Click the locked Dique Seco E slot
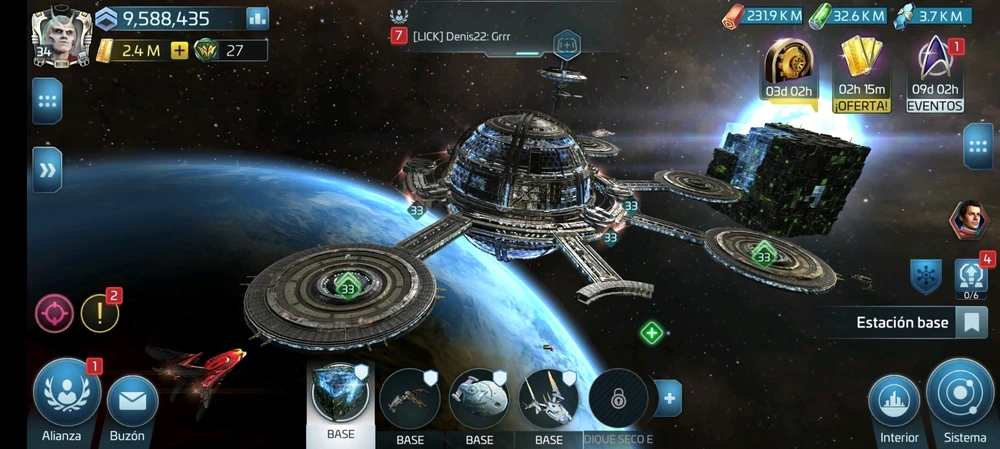The image size is (1000, 449). coord(618,398)
